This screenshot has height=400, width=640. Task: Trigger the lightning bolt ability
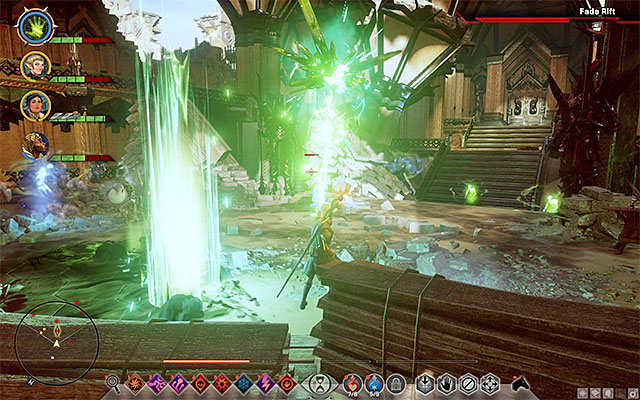(267, 382)
